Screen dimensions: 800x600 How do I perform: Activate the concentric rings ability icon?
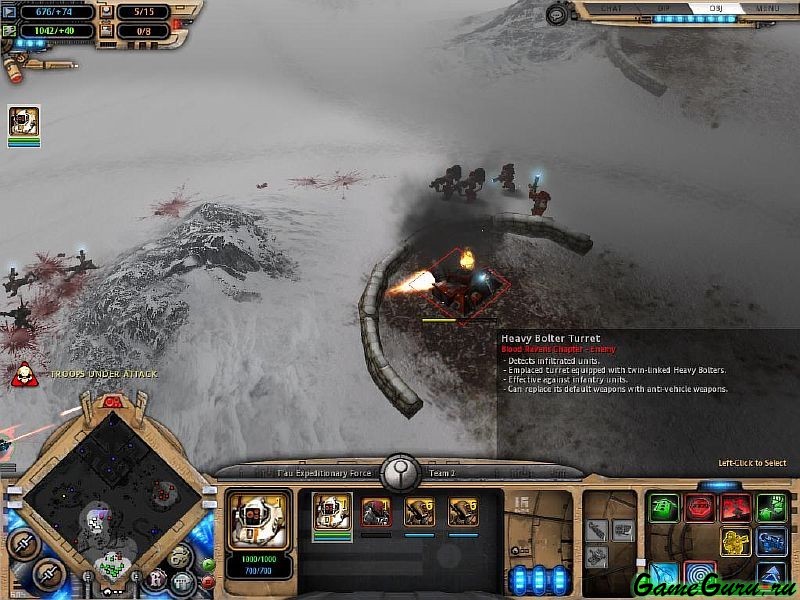tap(700, 576)
